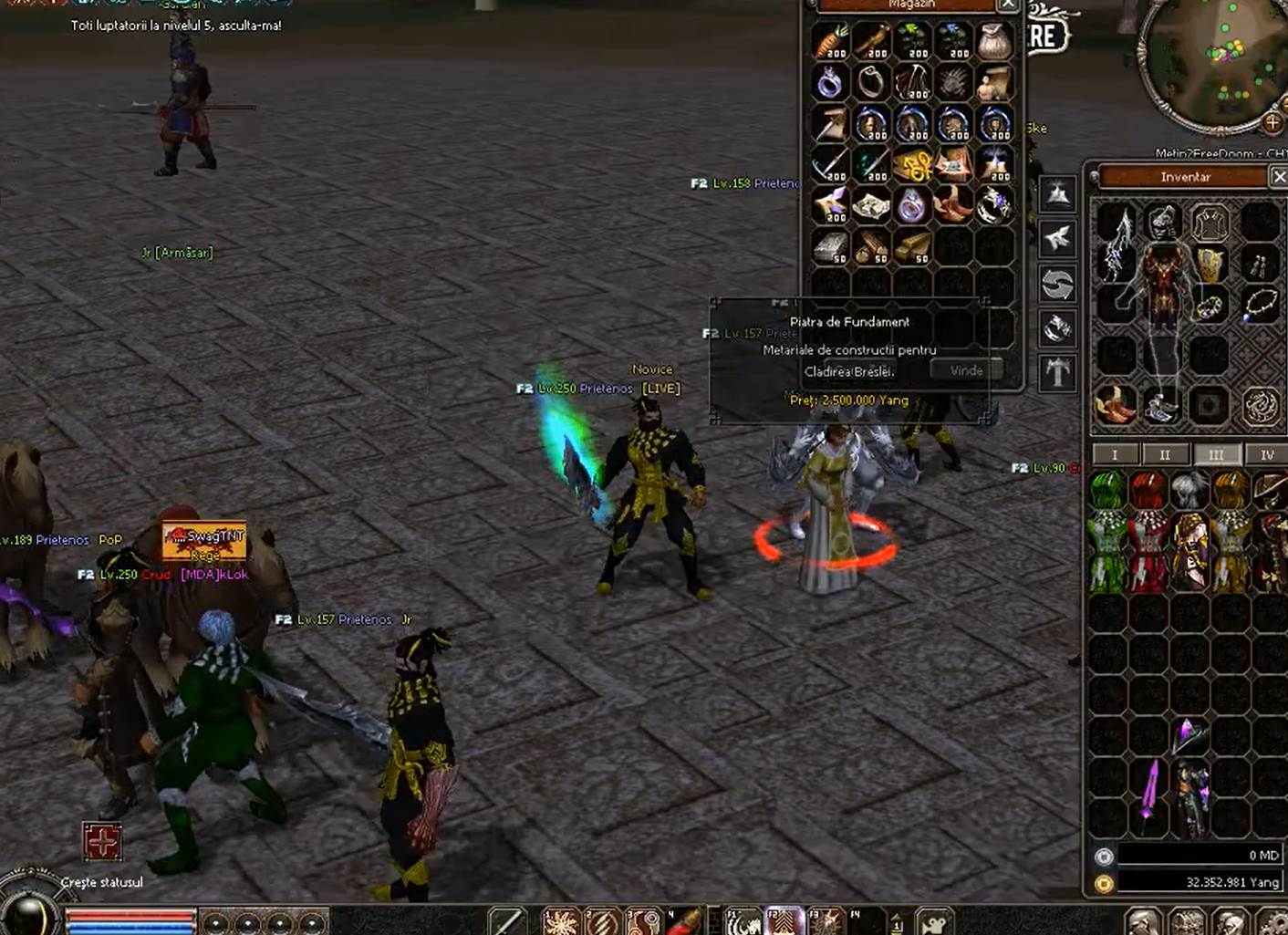Viewport: 1288px width, 935px height.
Task: Select the wooden logs stack in shop
Action: (x=871, y=246)
